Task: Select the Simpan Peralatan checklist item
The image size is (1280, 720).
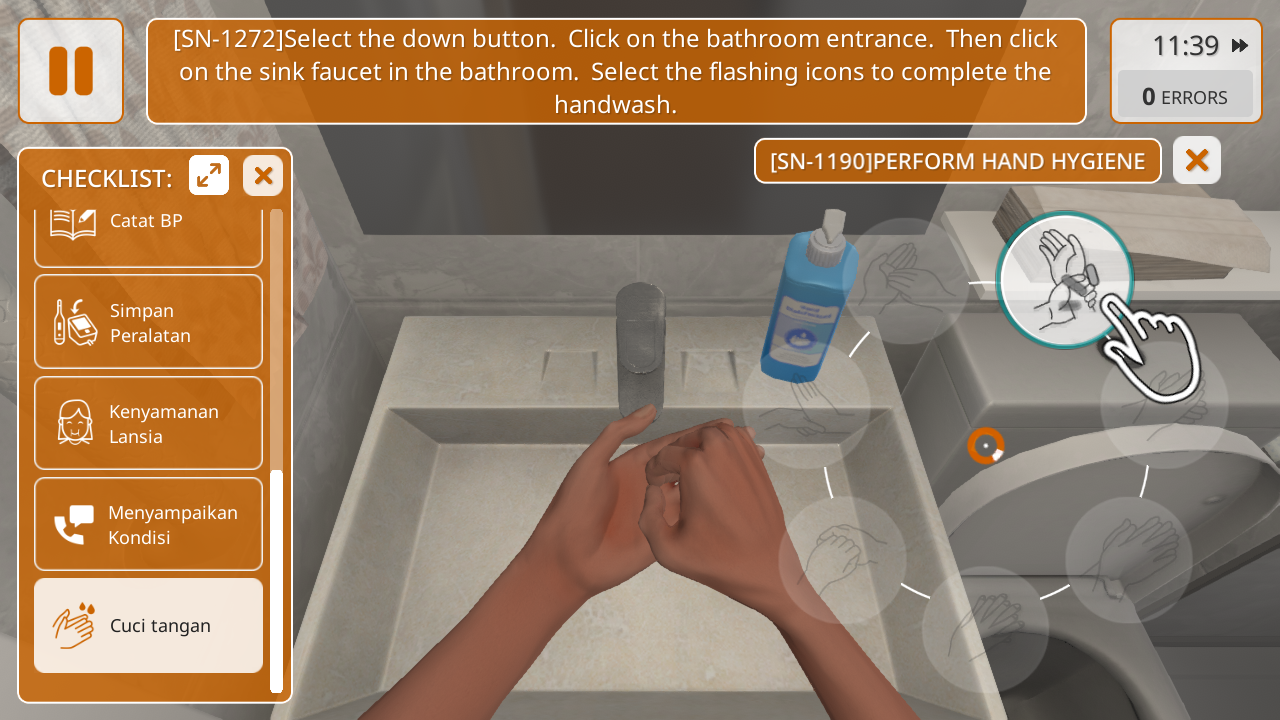Action: click(148, 322)
